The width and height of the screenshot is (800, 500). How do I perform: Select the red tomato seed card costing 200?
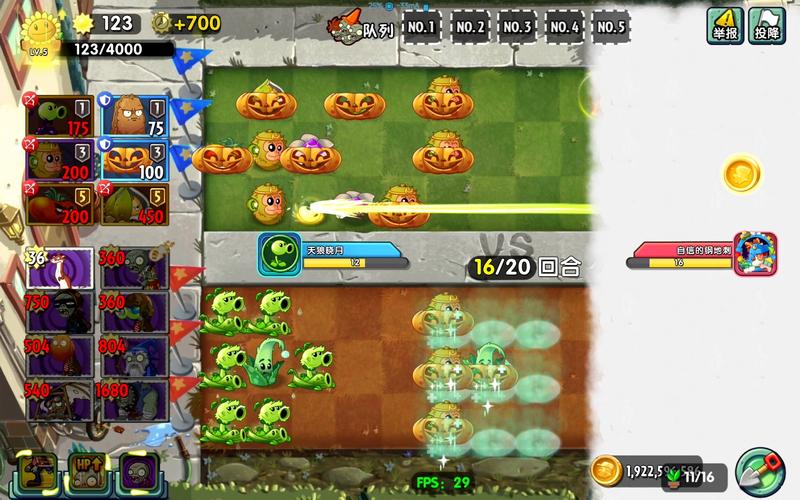(60, 203)
